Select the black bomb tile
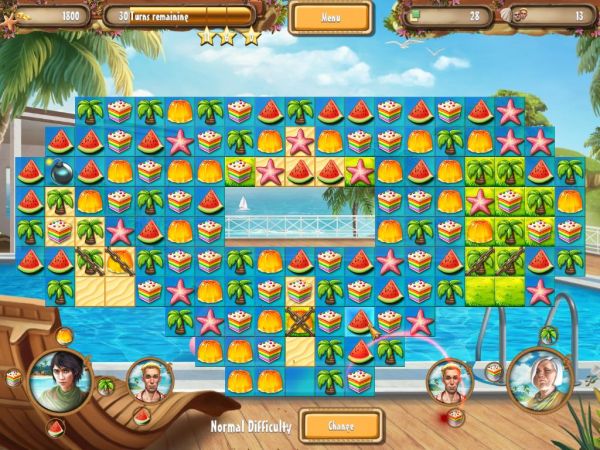 [x=61, y=172]
